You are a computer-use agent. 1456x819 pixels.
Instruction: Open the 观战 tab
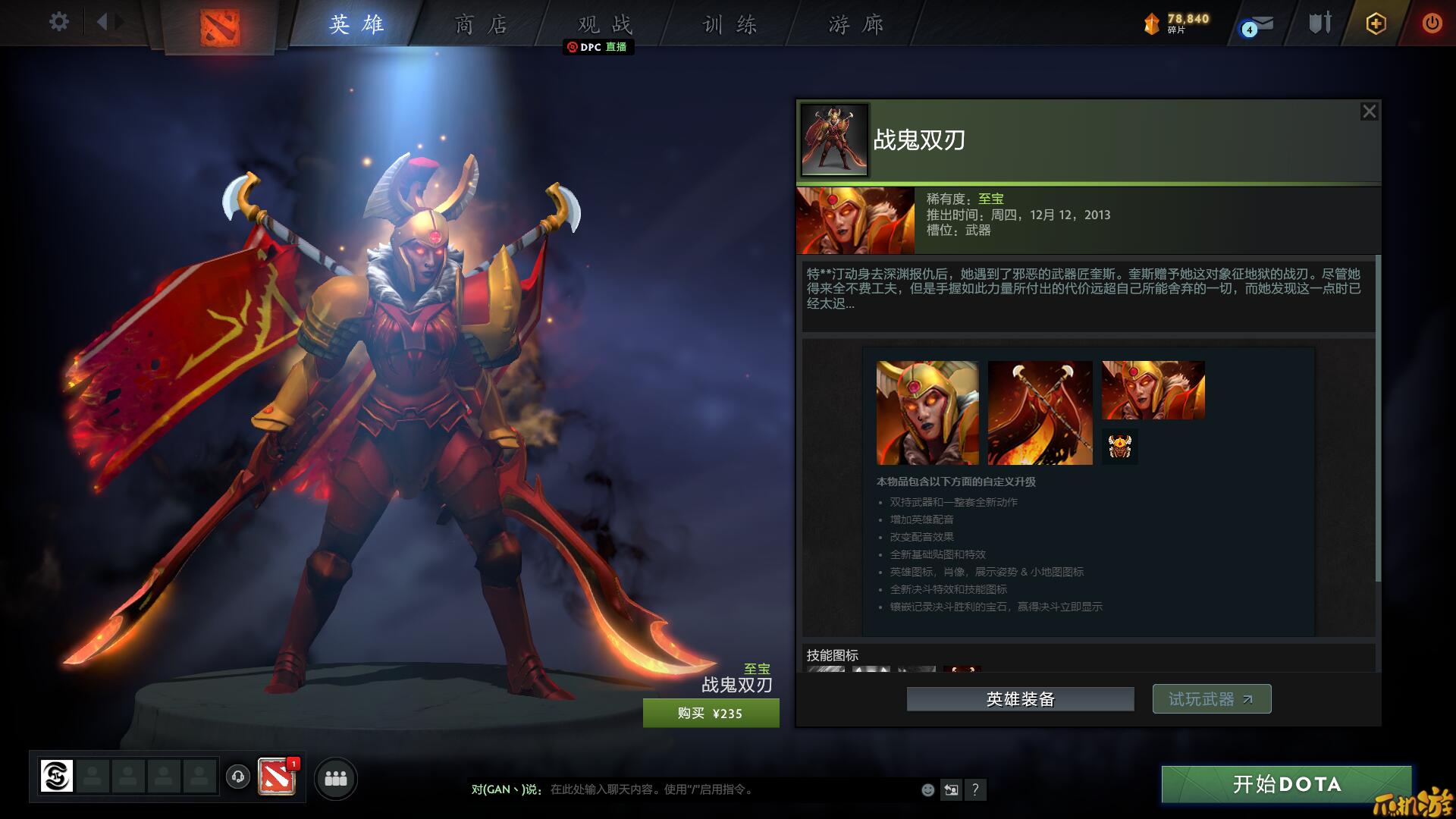click(603, 24)
